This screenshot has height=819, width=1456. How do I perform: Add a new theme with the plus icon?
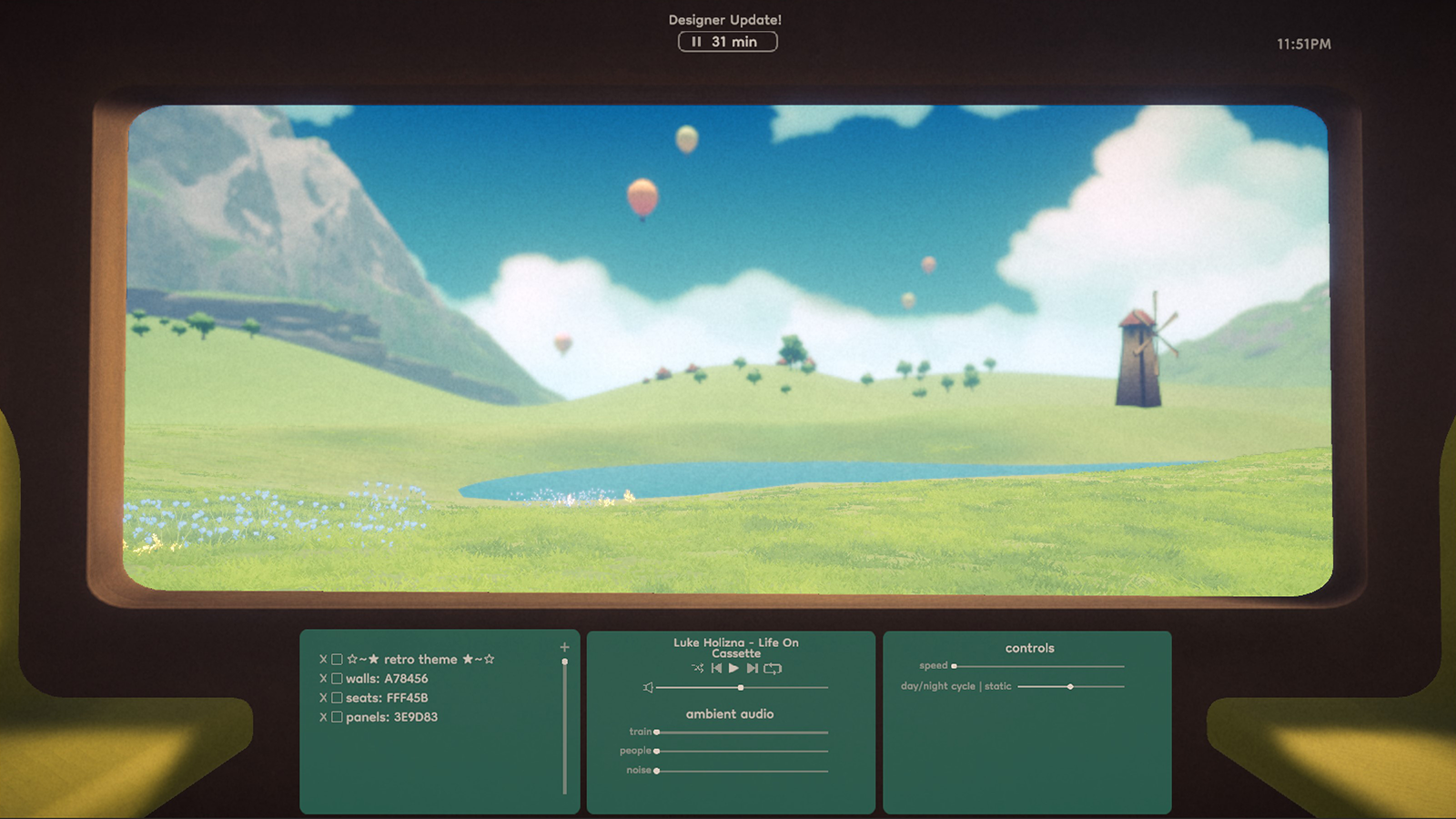point(565,648)
